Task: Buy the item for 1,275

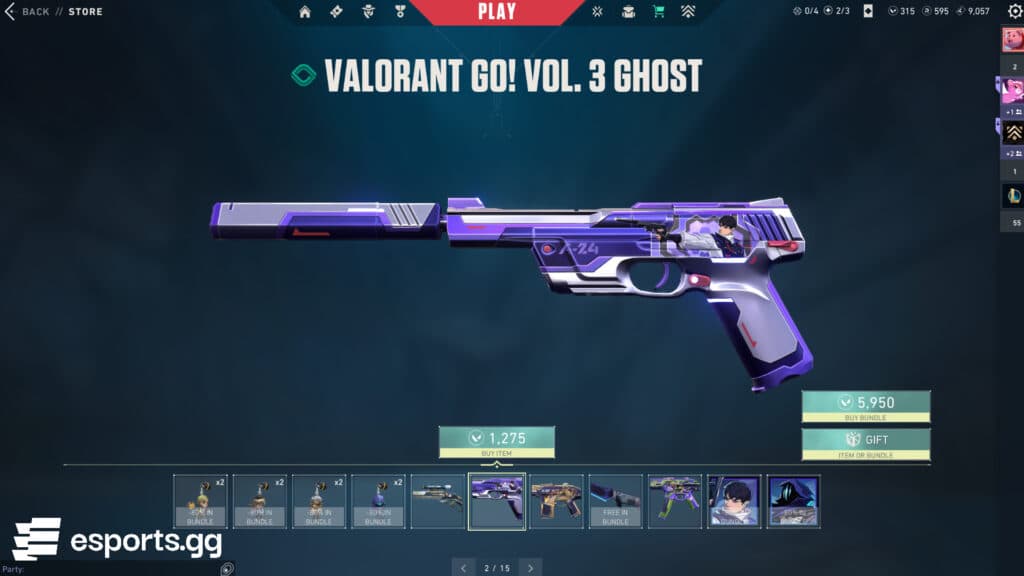Action: (x=496, y=441)
